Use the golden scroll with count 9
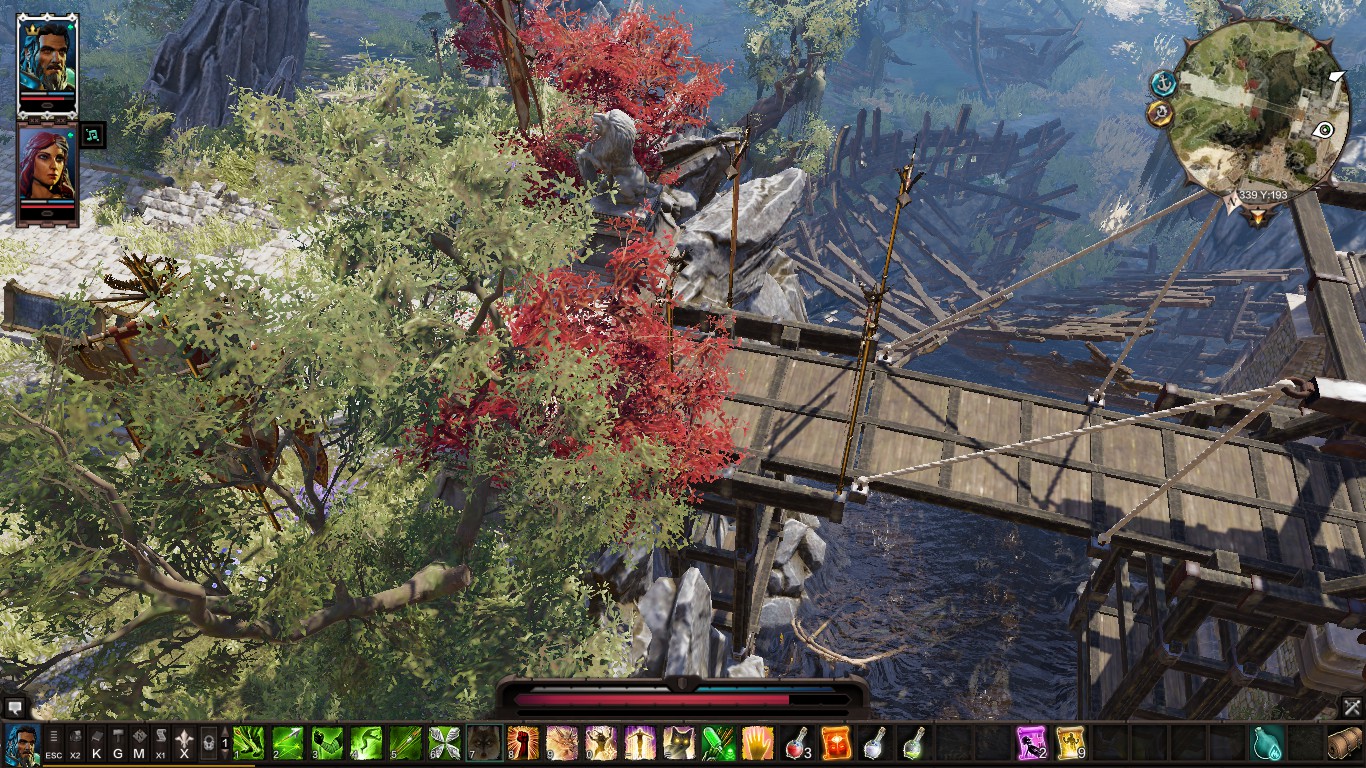The height and width of the screenshot is (768, 1366). tap(1070, 743)
